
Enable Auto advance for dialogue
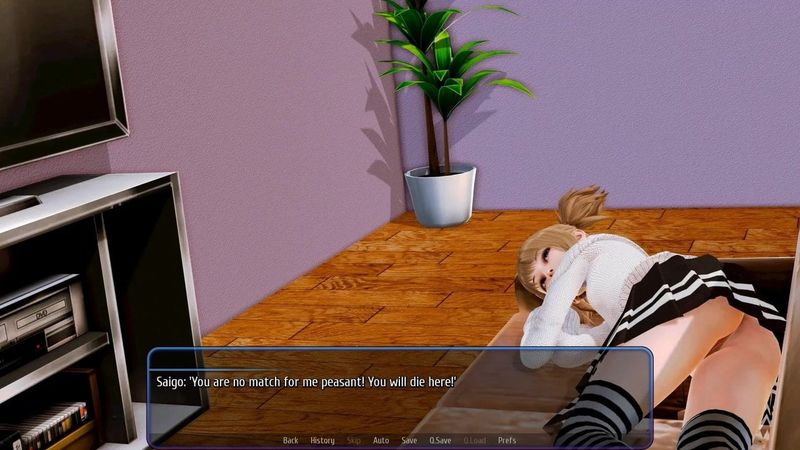pyautogui.click(x=381, y=440)
